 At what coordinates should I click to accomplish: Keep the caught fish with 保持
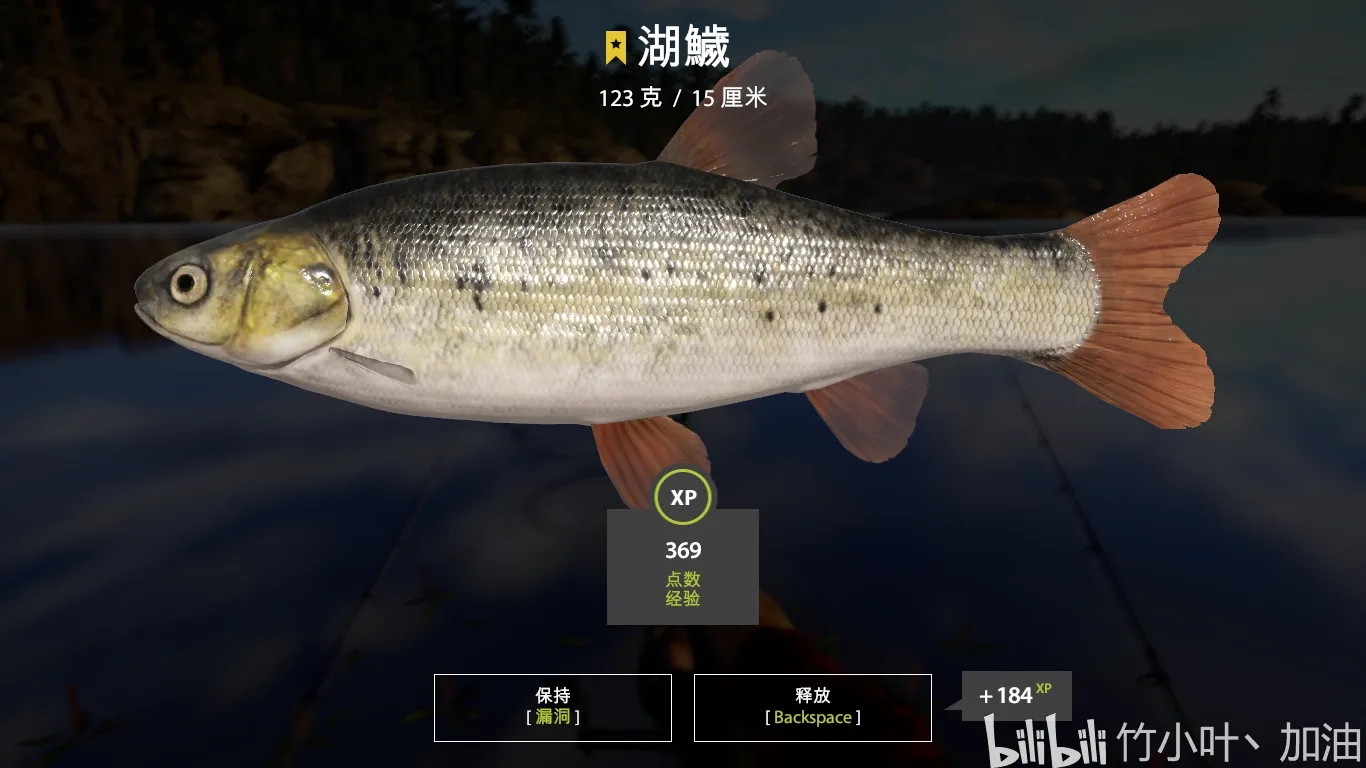[x=552, y=707]
